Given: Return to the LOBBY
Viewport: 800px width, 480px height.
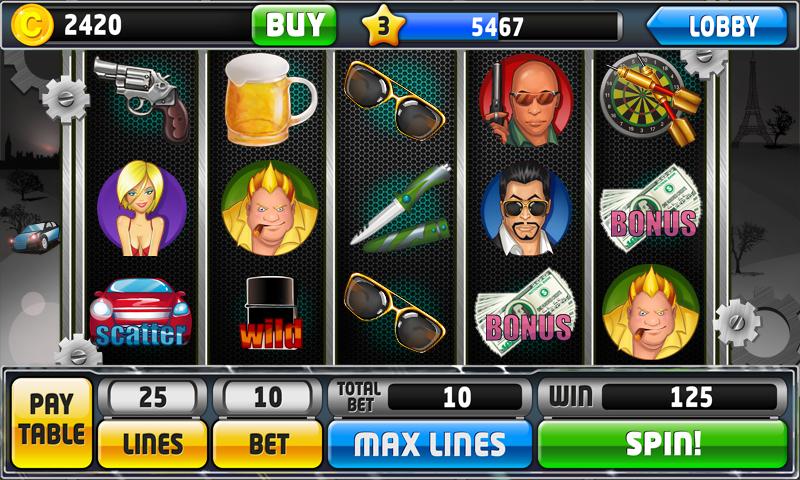Looking at the screenshot, I should pyautogui.click(x=718, y=26).
